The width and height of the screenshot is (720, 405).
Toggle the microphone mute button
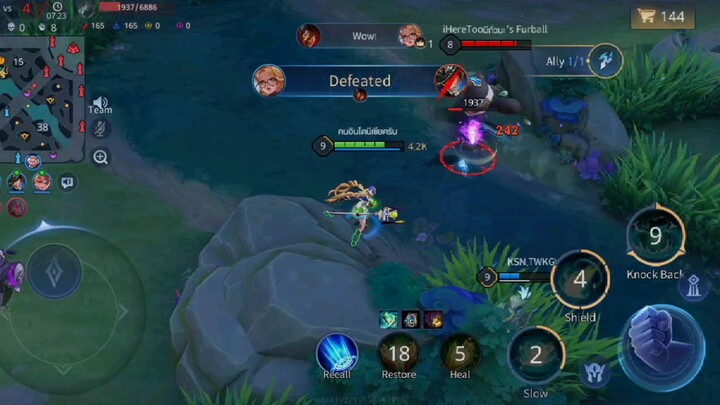tap(101, 128)
